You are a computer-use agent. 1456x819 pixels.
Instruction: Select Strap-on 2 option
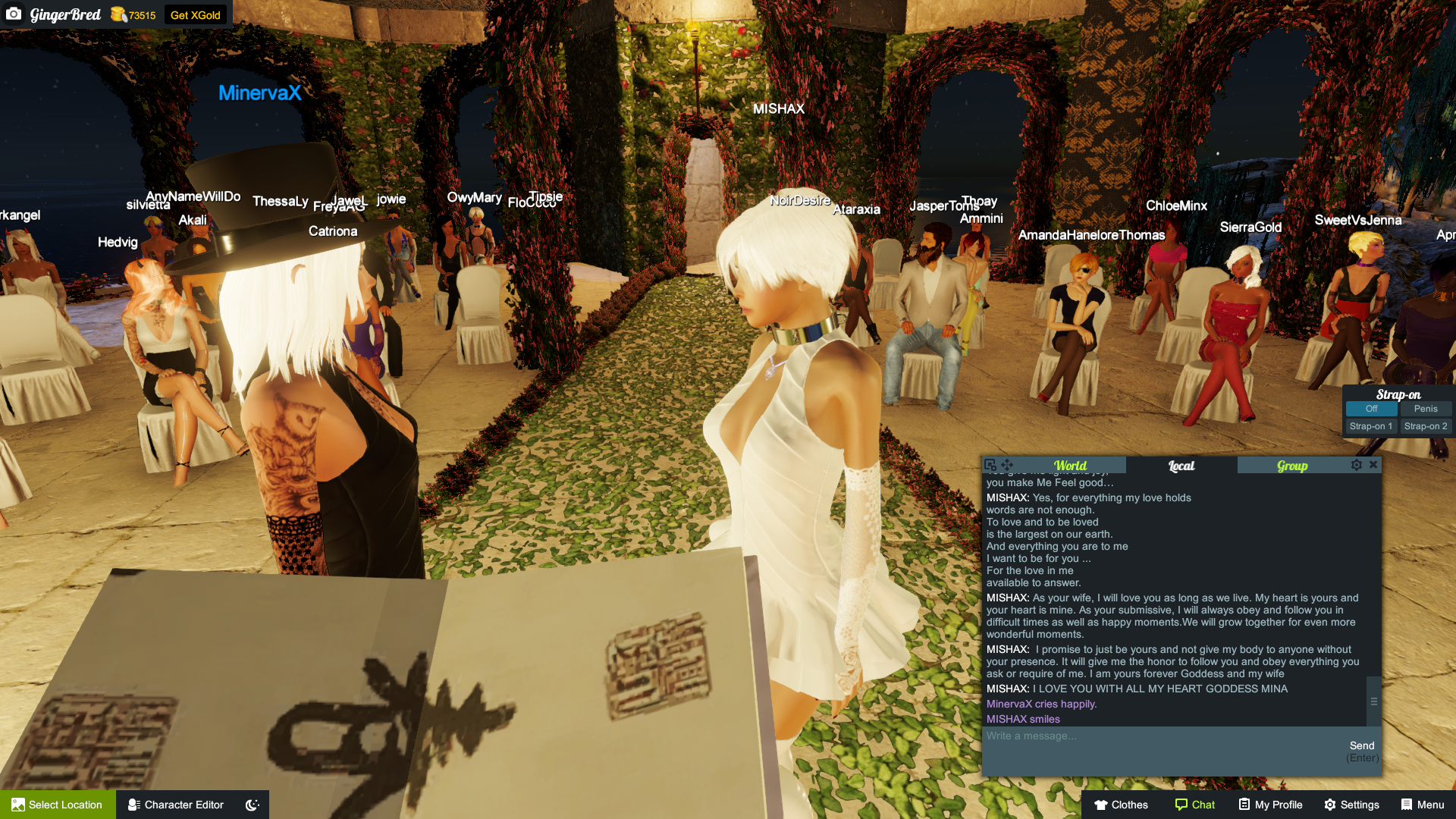(1426, 426)
